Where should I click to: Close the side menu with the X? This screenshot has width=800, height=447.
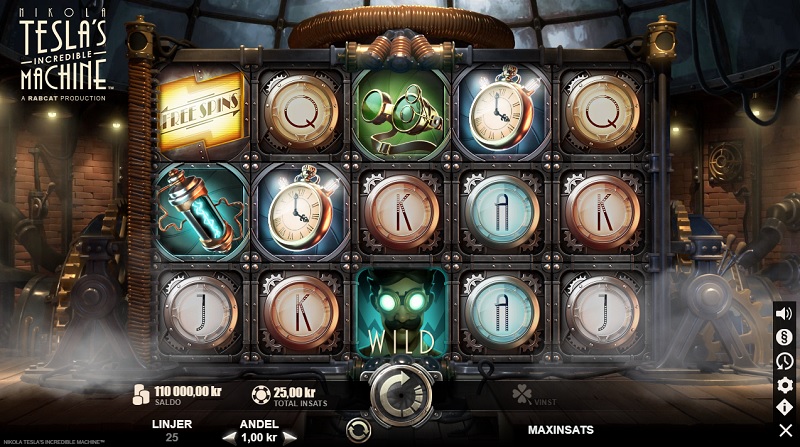click(x=785, y=432)
